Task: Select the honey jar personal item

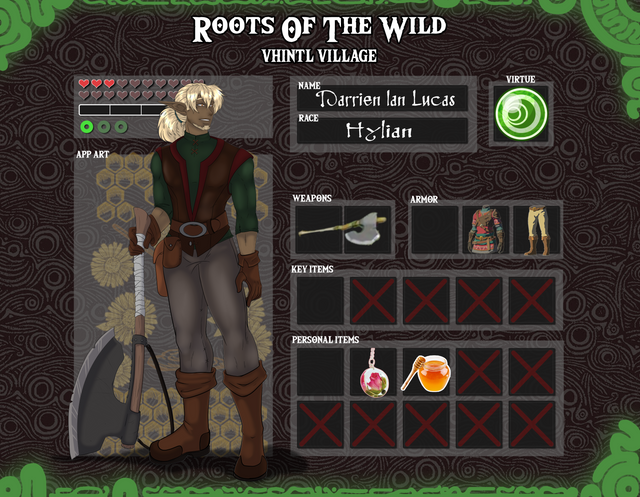Action: pos(425,372)
